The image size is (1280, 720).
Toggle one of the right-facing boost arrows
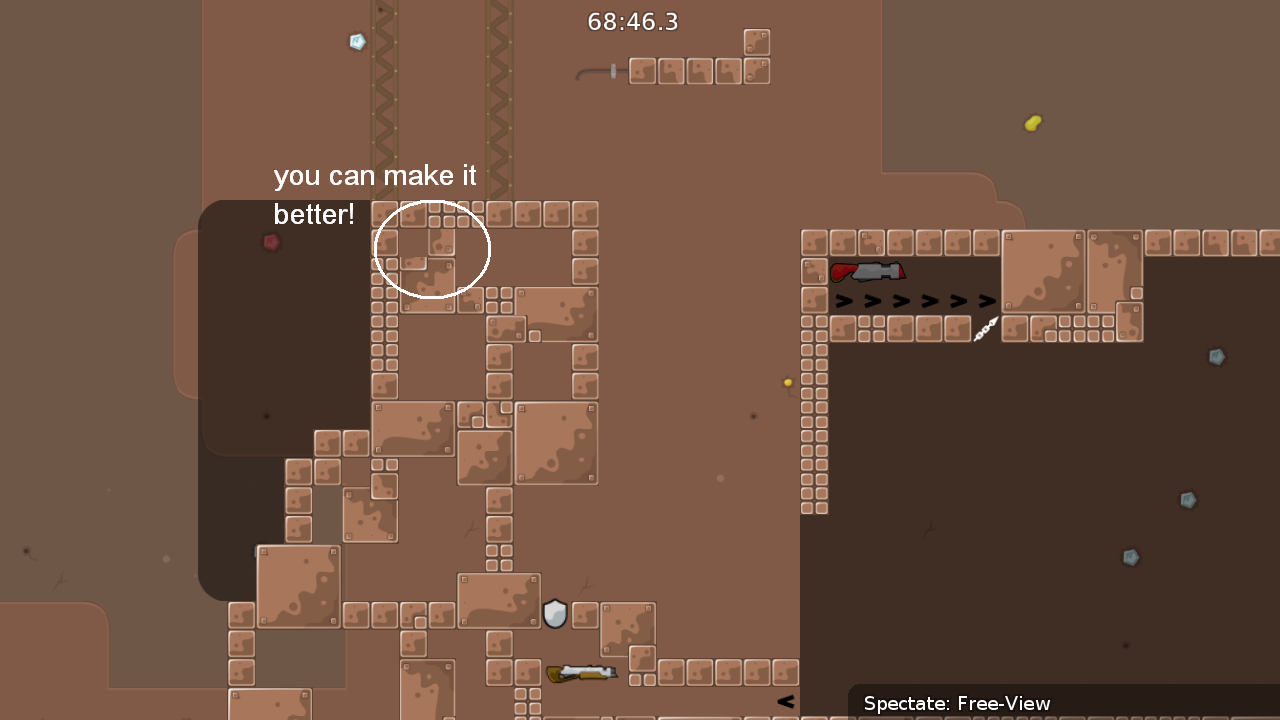[901, 300]
